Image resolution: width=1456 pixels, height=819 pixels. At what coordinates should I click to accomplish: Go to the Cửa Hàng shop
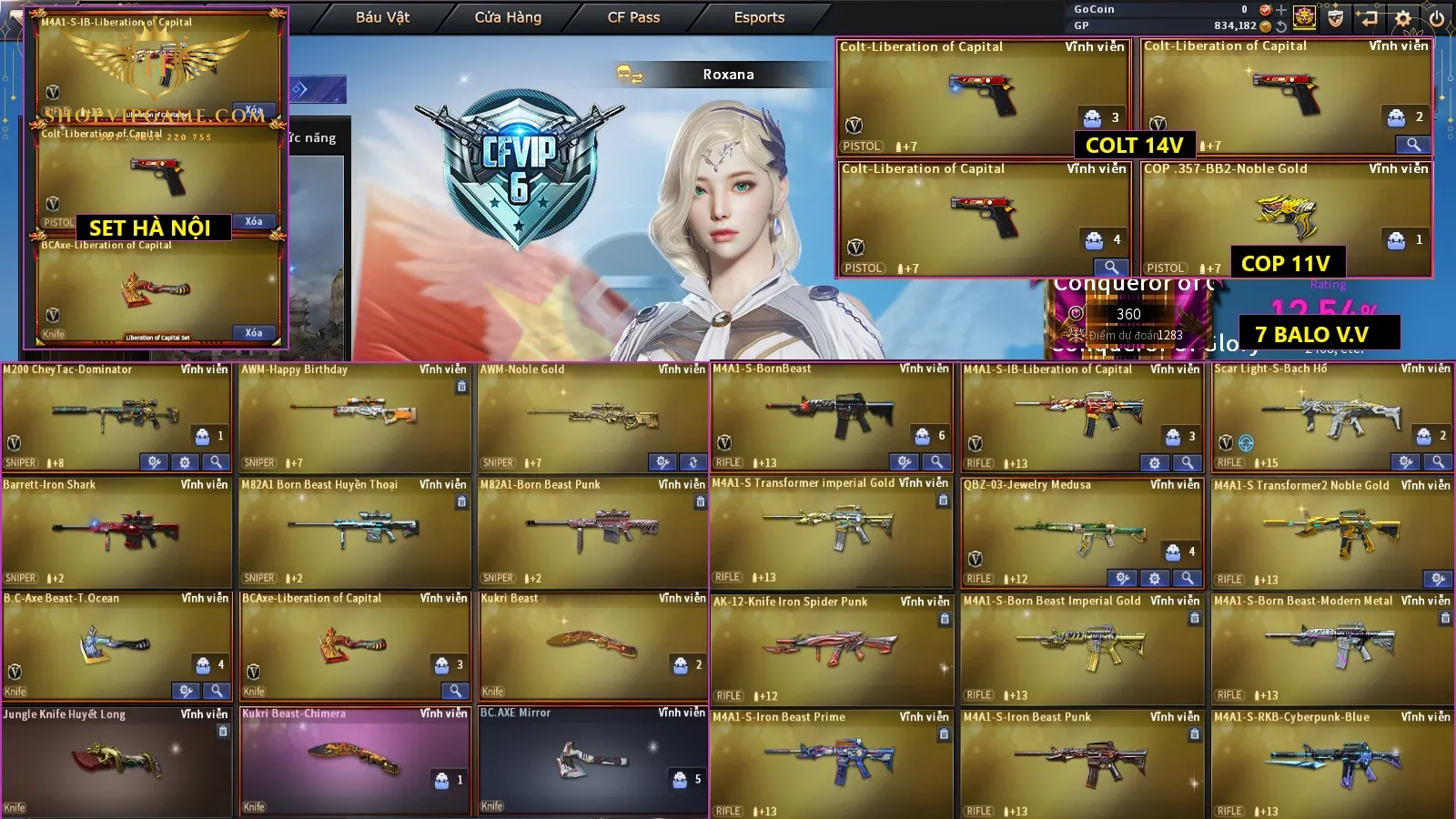click(x=508, y=17)
